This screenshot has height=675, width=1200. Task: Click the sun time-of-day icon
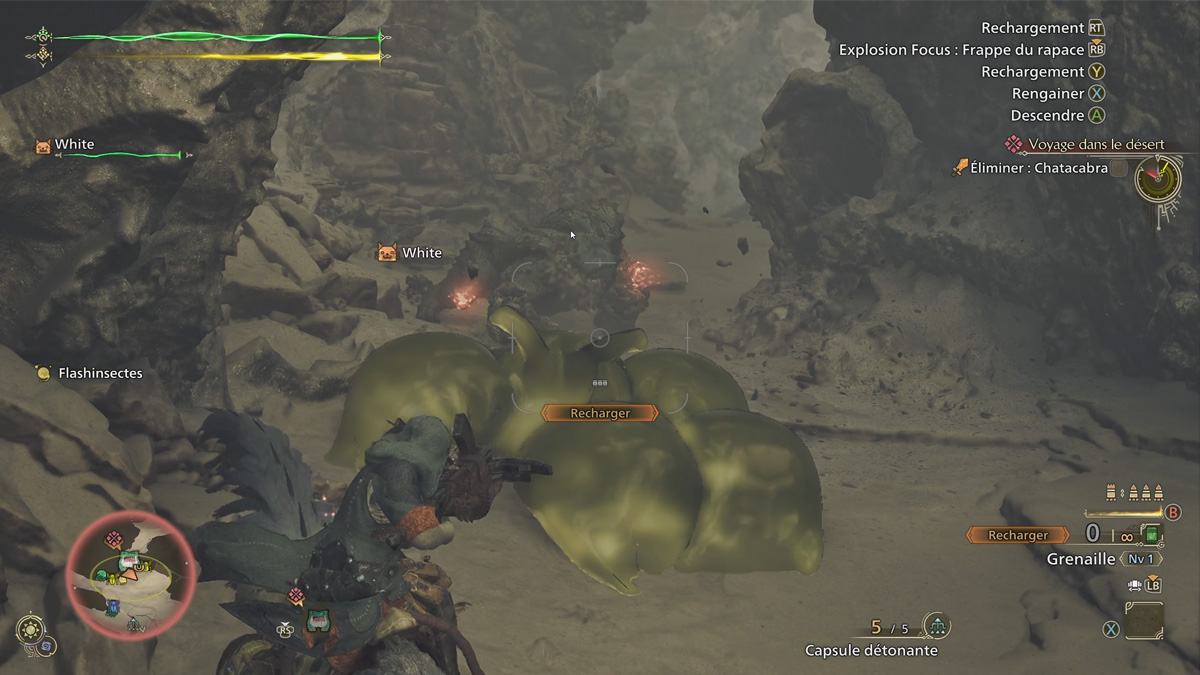(31, 630)
